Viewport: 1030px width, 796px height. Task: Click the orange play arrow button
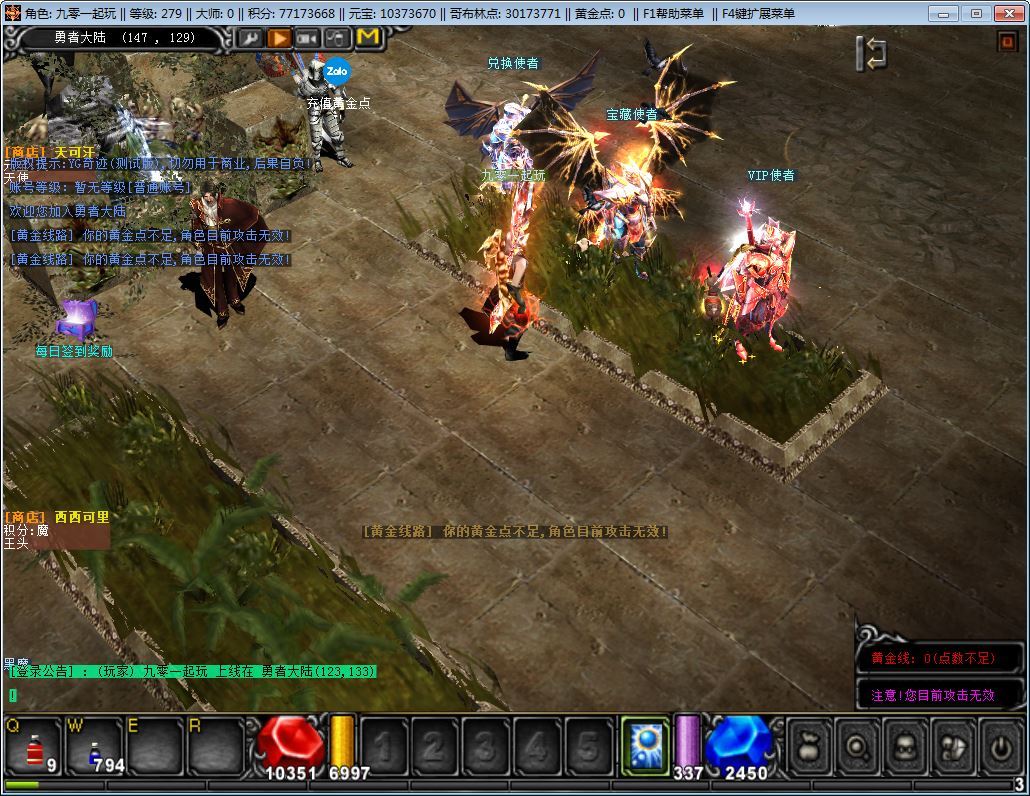point(279,37)
